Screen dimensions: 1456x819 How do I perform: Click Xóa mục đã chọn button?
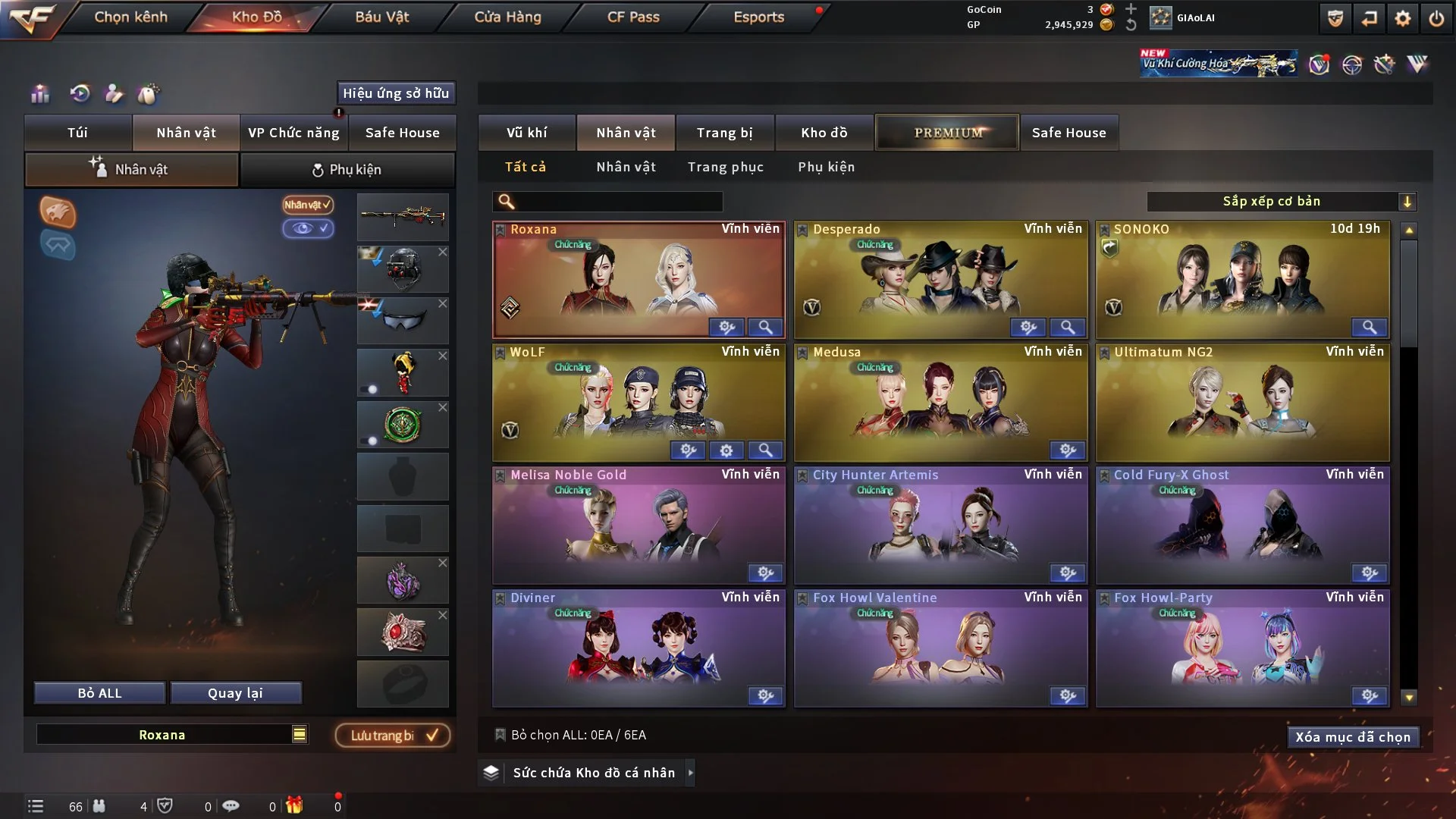(1352, 737)
